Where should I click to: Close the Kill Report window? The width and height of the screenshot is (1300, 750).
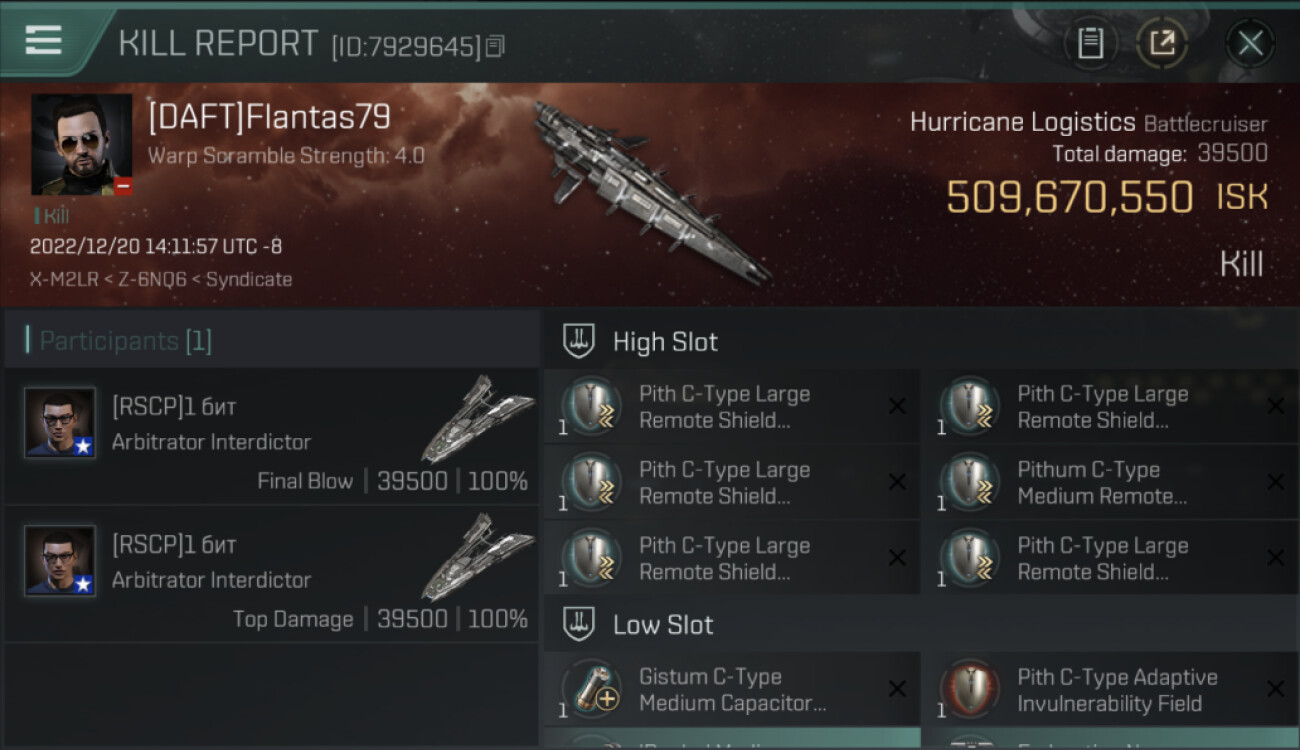tap(1250, 43)
